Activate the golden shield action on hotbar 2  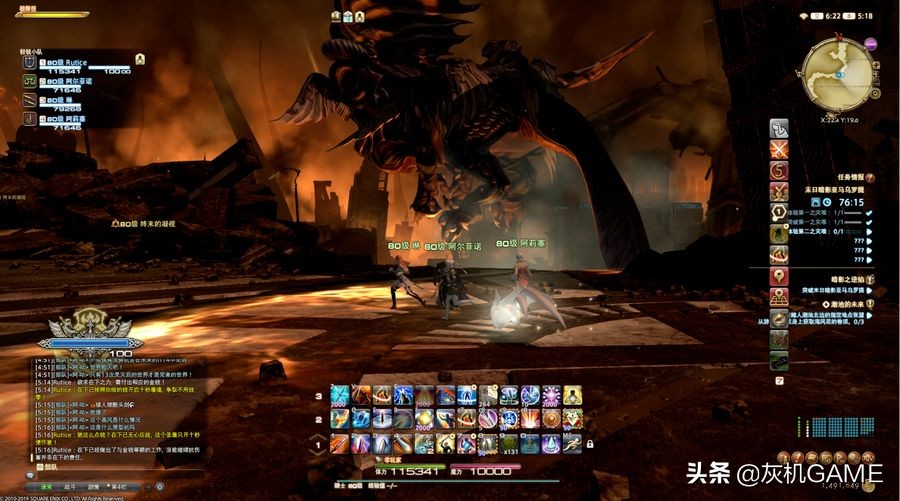pos(550,419)
